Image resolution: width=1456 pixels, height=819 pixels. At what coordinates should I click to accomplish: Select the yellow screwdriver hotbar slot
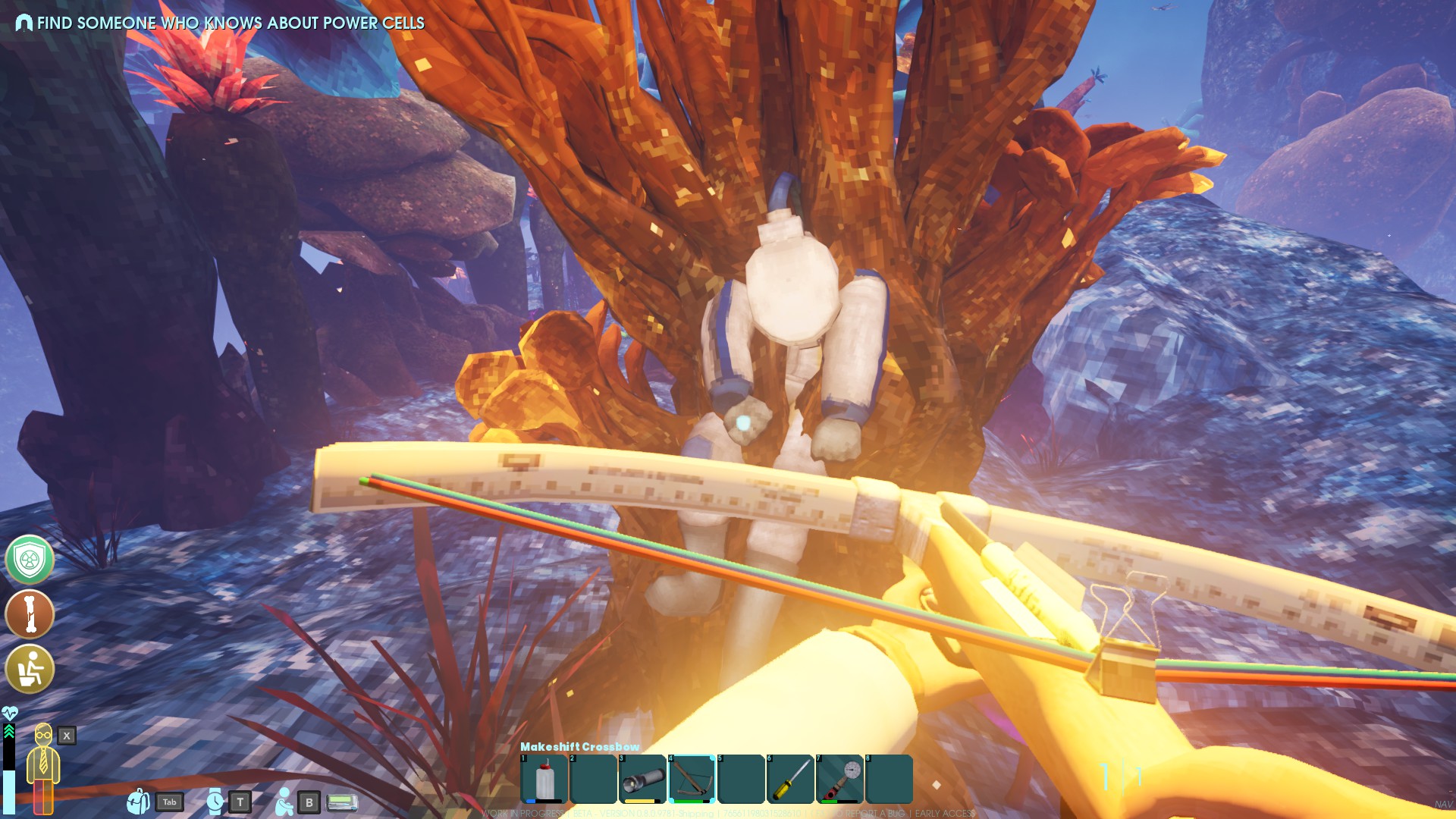pos(790,778)
